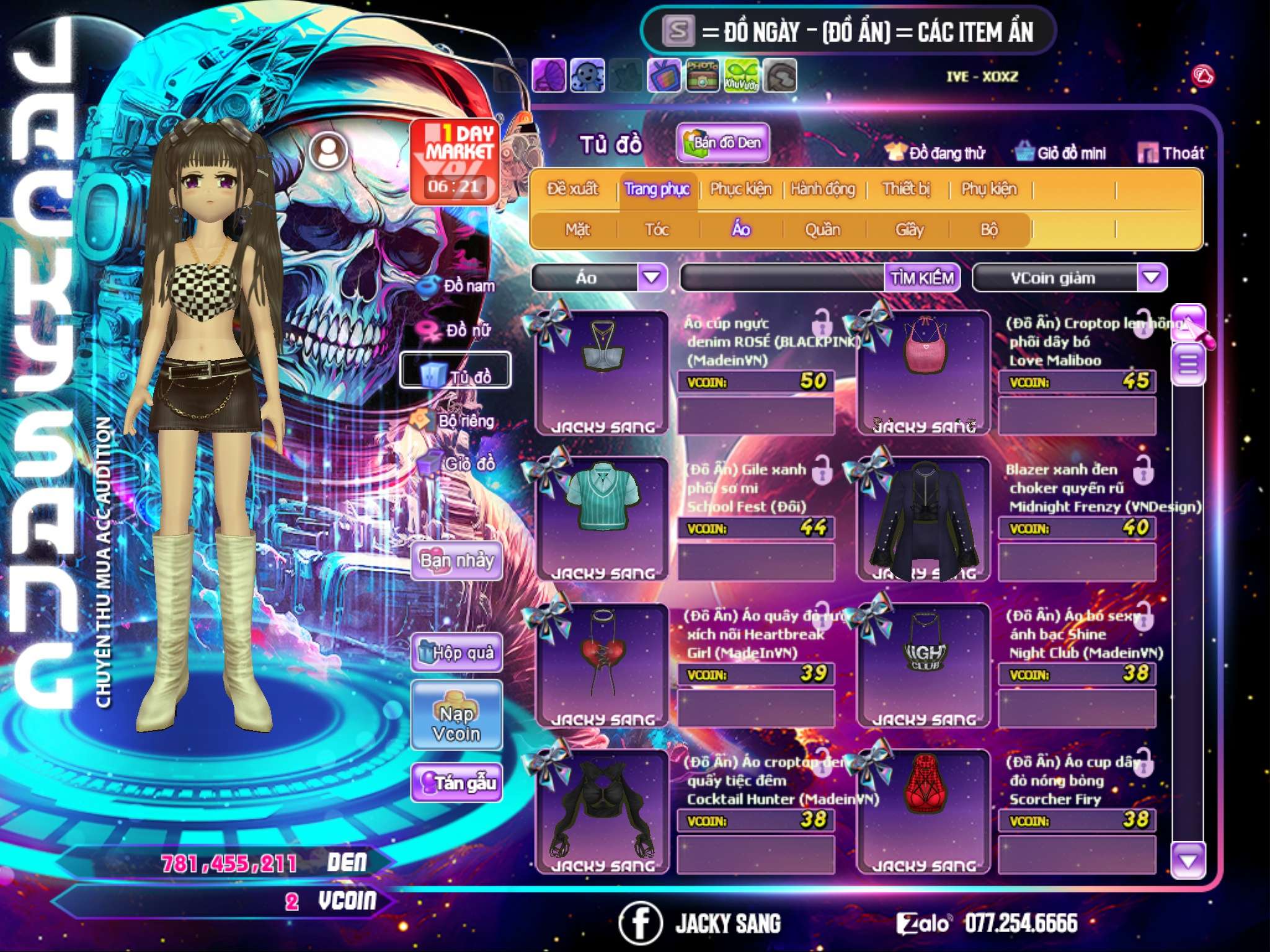Click the TÌM KIẾM search button
The width and height of the screenshot is (1270, 952).
pyautogui.click(x=921, y=278)
